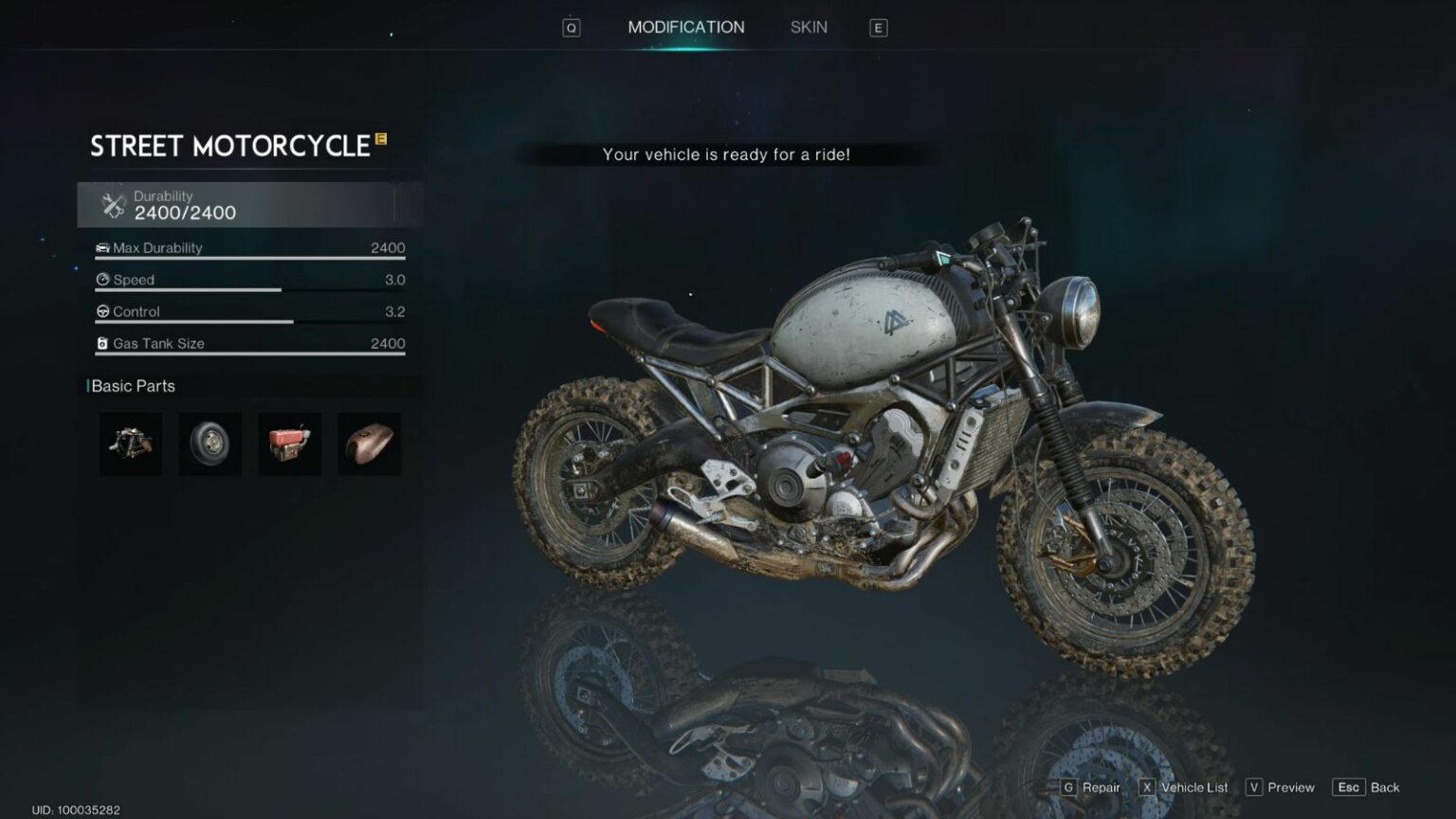Click the Q key prompt near Modification
This screenshot has width=1456, height=819.
[570, 27]
